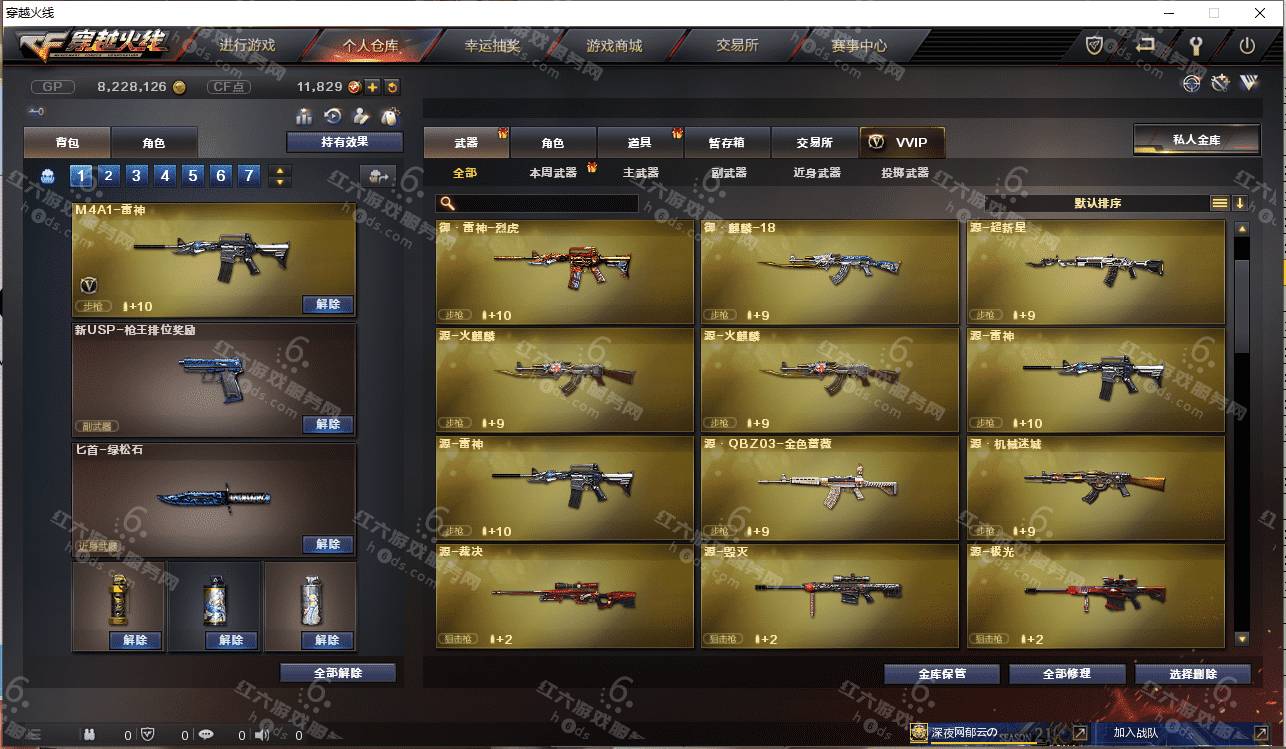Open the VVIP tab
1286x749 pixels.
901,143
